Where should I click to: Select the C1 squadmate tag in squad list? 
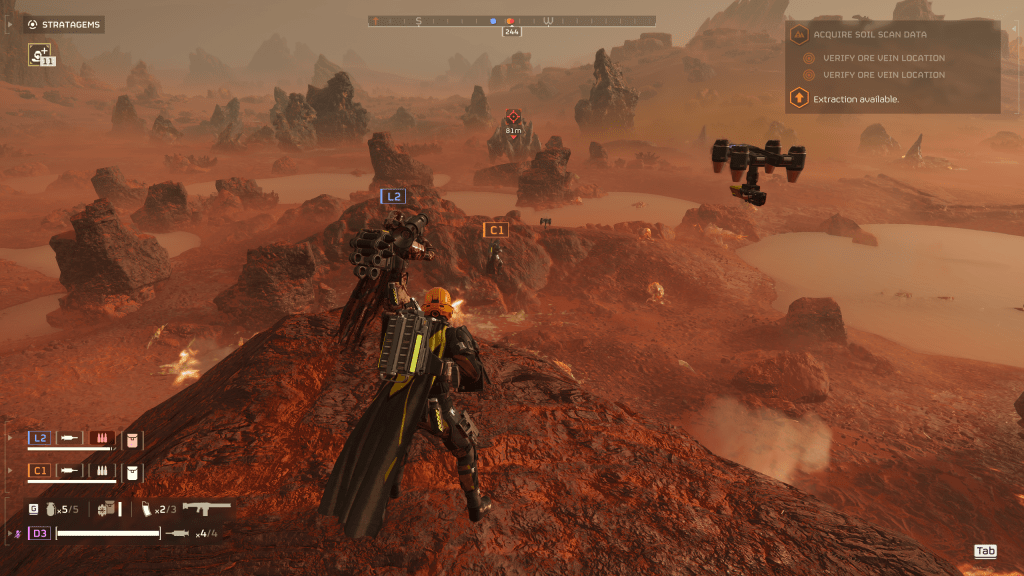pyautogui.click(x=41, y=469)
